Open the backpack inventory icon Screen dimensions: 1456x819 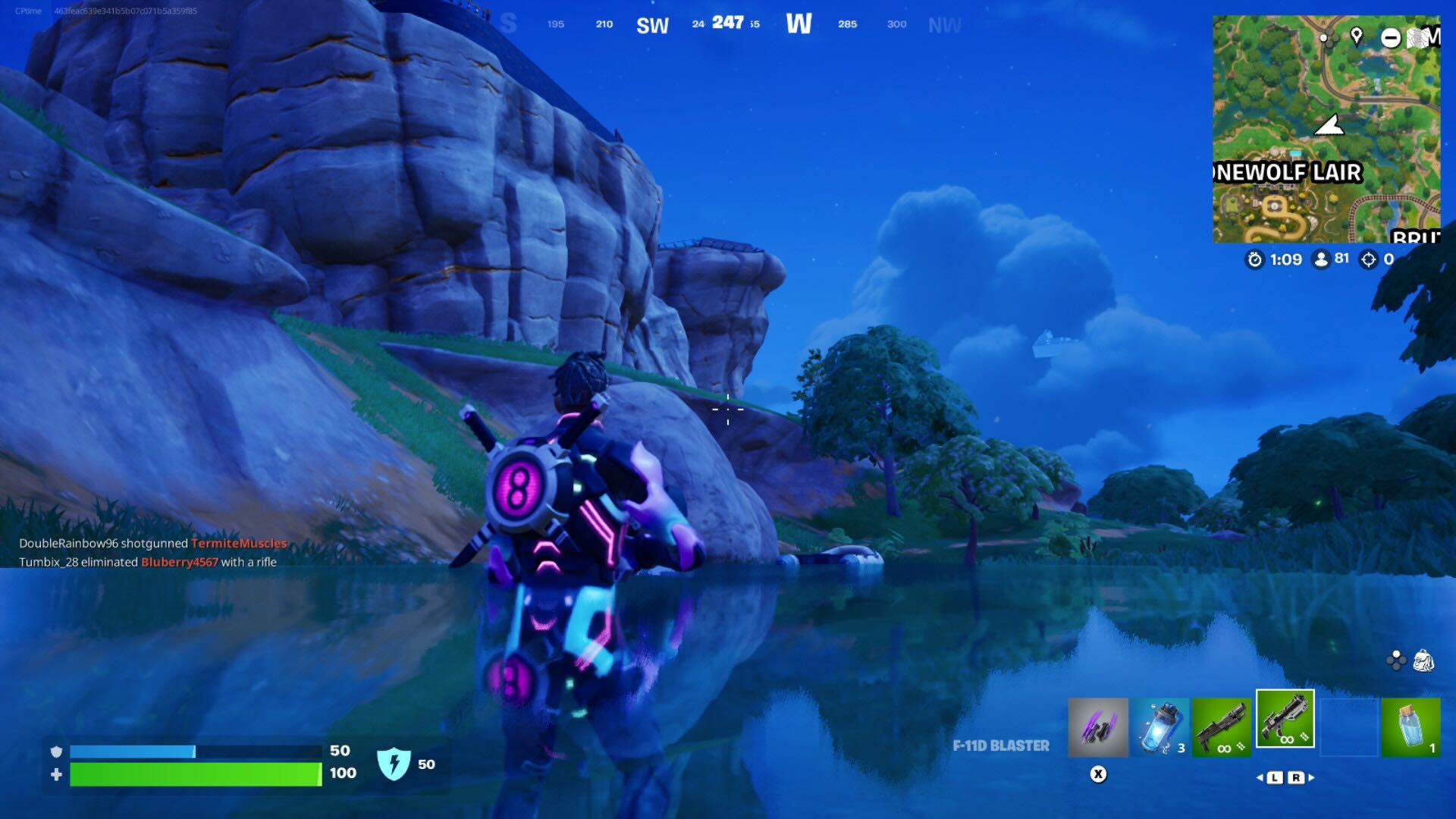click(x=1423, y=661)
